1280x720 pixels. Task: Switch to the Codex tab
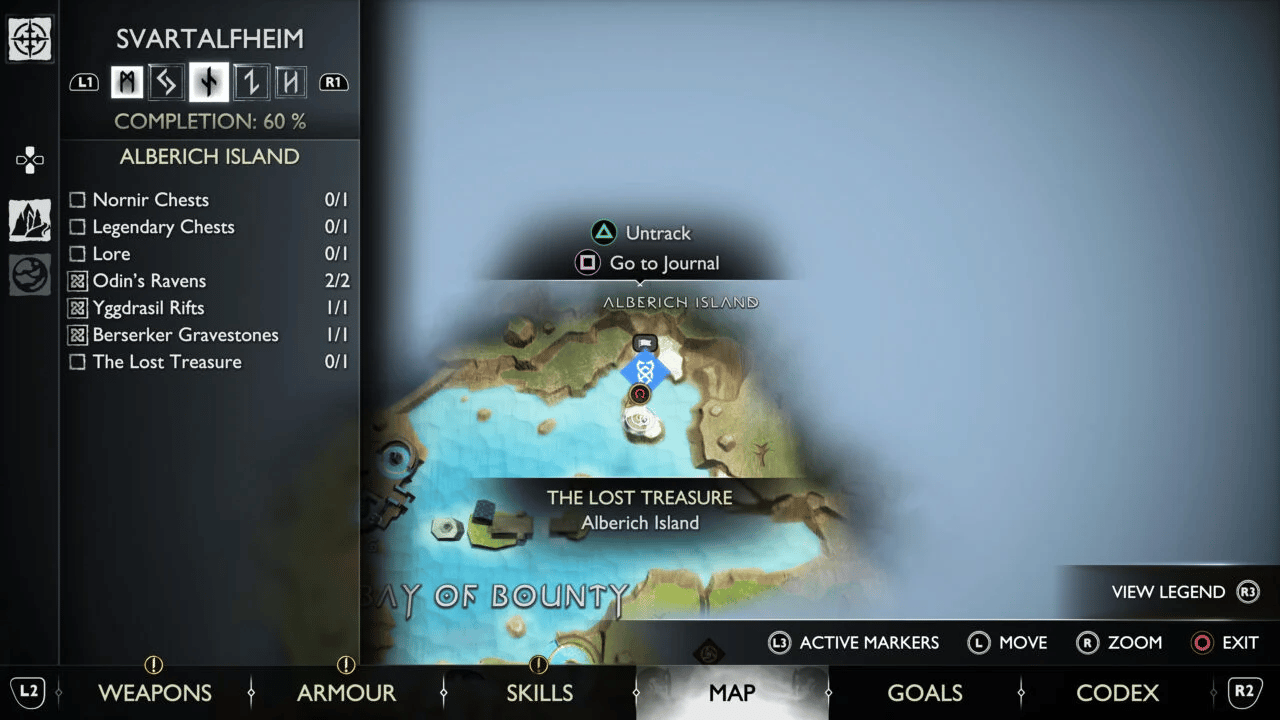point(1117,692)
